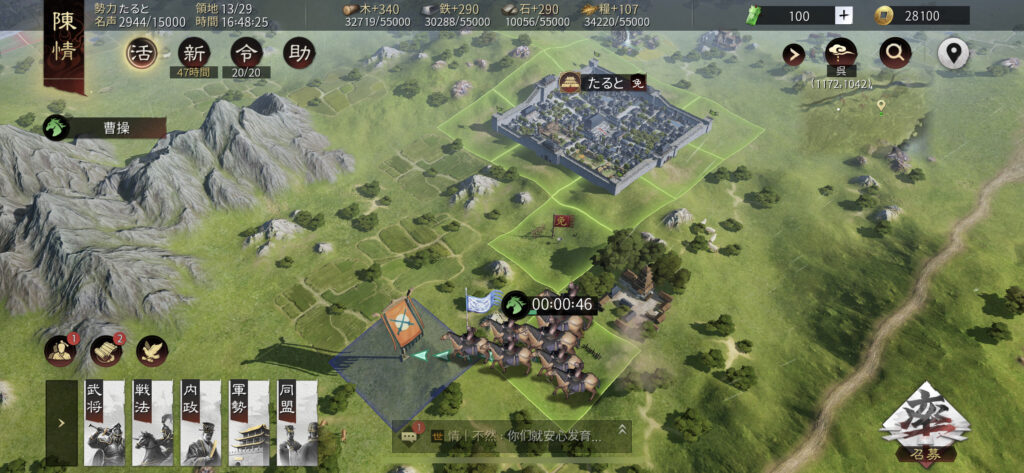Open the advisor icon with red badge

tap(60, 349)
